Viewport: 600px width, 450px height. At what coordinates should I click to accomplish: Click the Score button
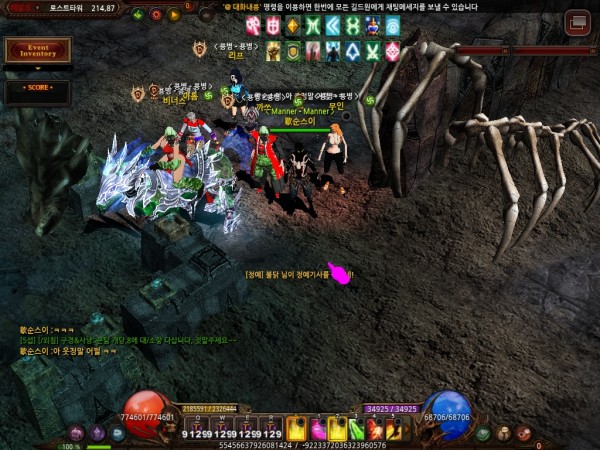point(38,89)
